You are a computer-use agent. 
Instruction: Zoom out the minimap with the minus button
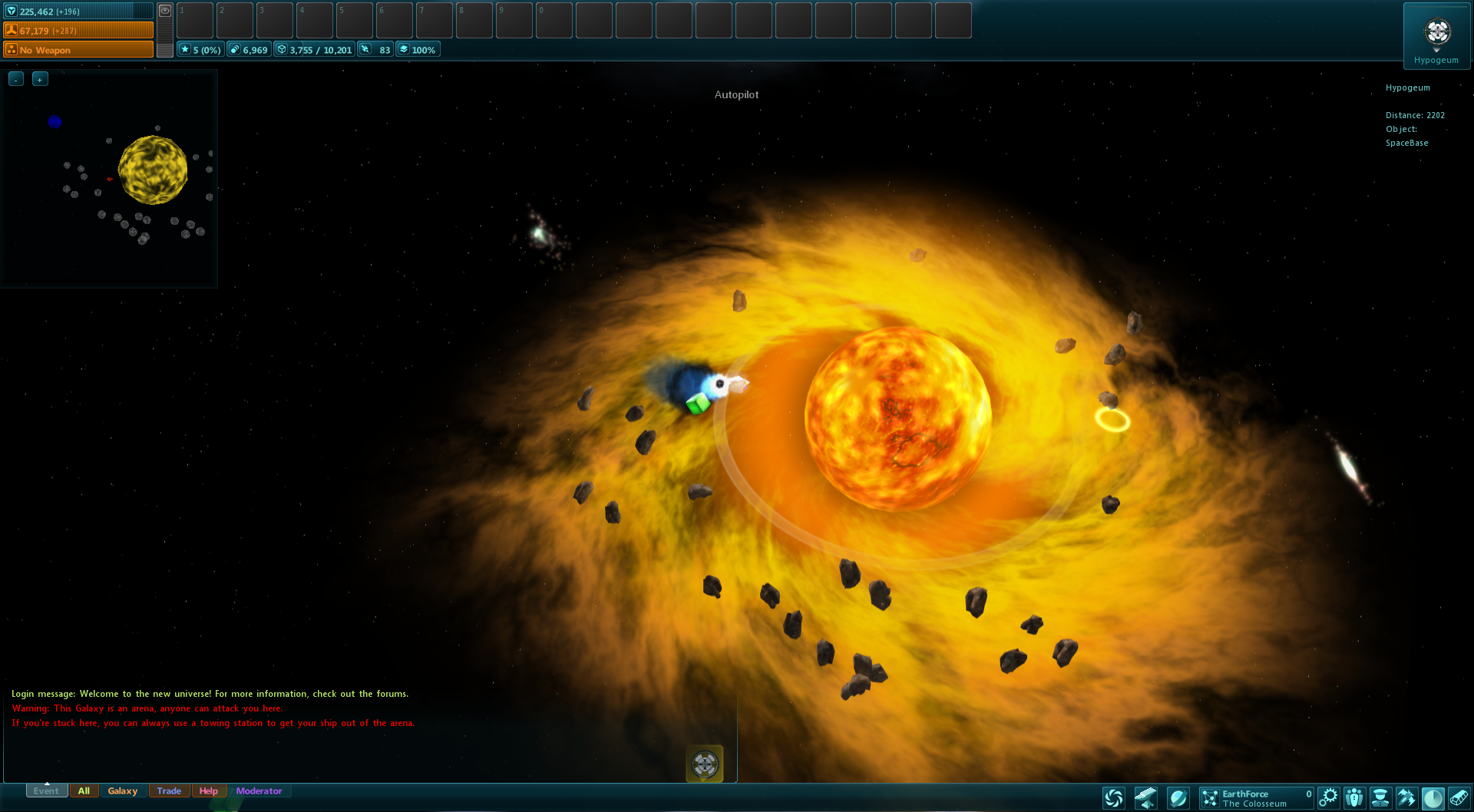coord(16,79)
